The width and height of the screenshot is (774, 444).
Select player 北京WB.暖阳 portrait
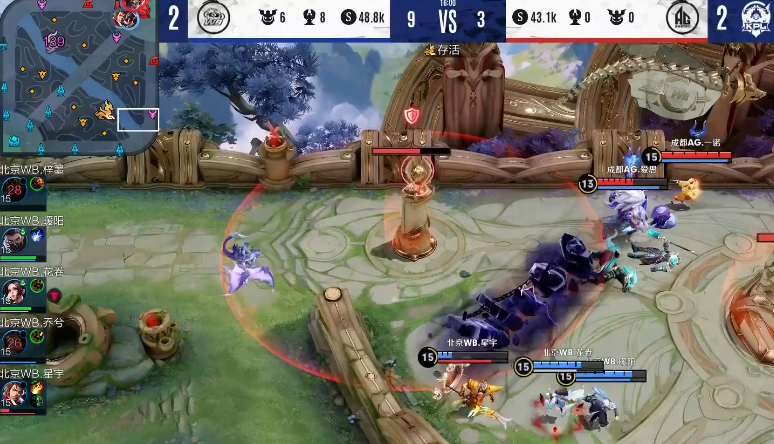[x=15, y=241]
